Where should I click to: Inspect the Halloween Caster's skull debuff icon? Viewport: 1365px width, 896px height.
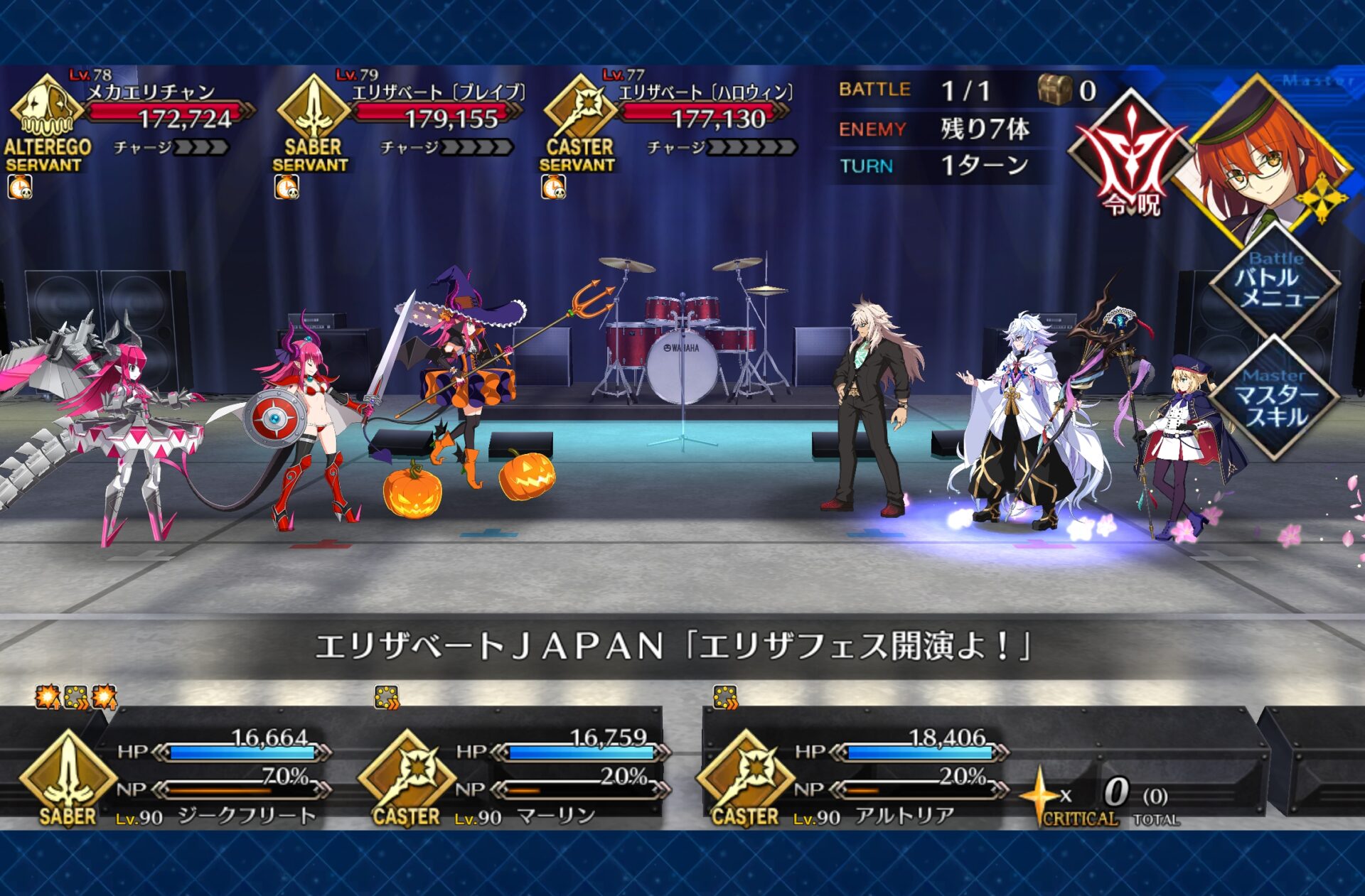553,188
